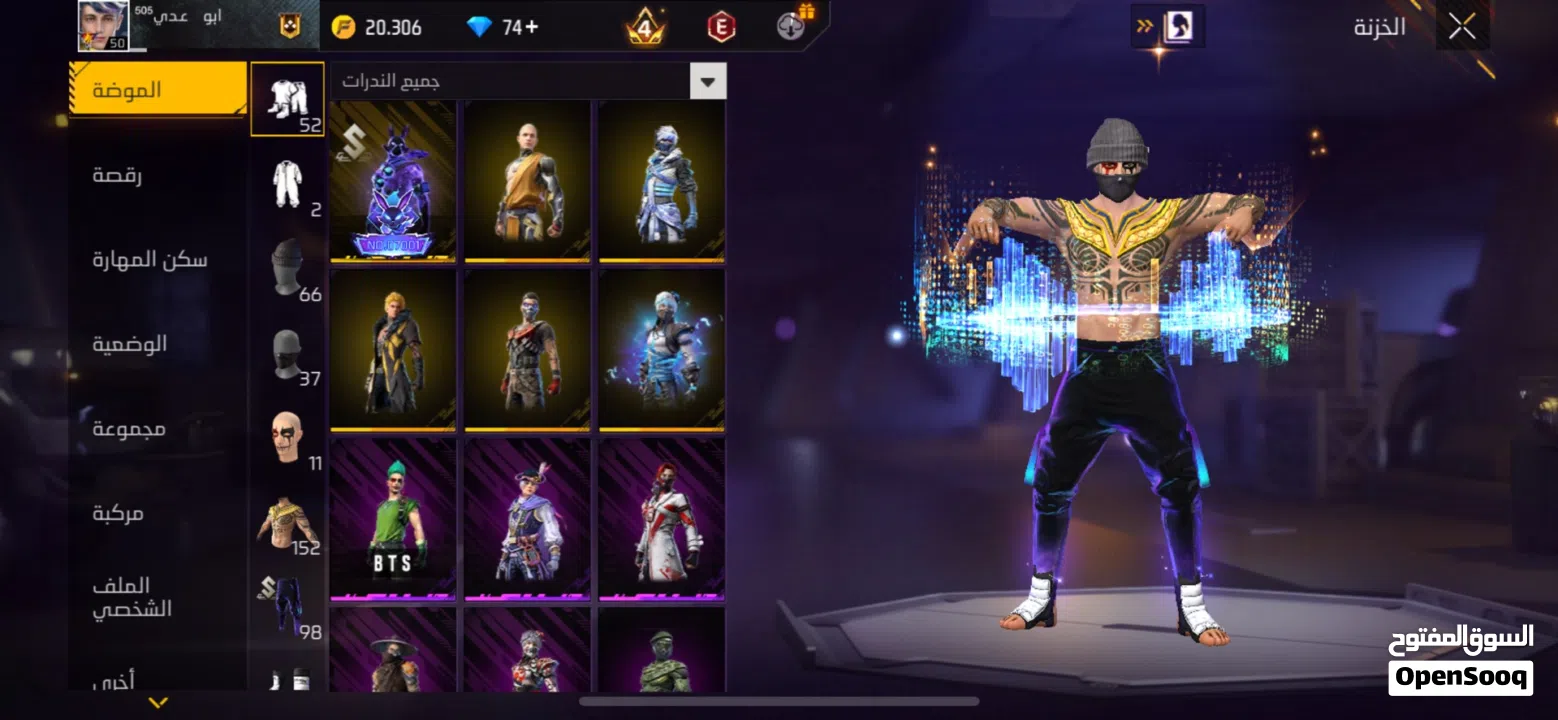Viewport: 1558px width, 720px height.
Task: Select the outfit bundles category with 52 items
Action: [288, 99]
